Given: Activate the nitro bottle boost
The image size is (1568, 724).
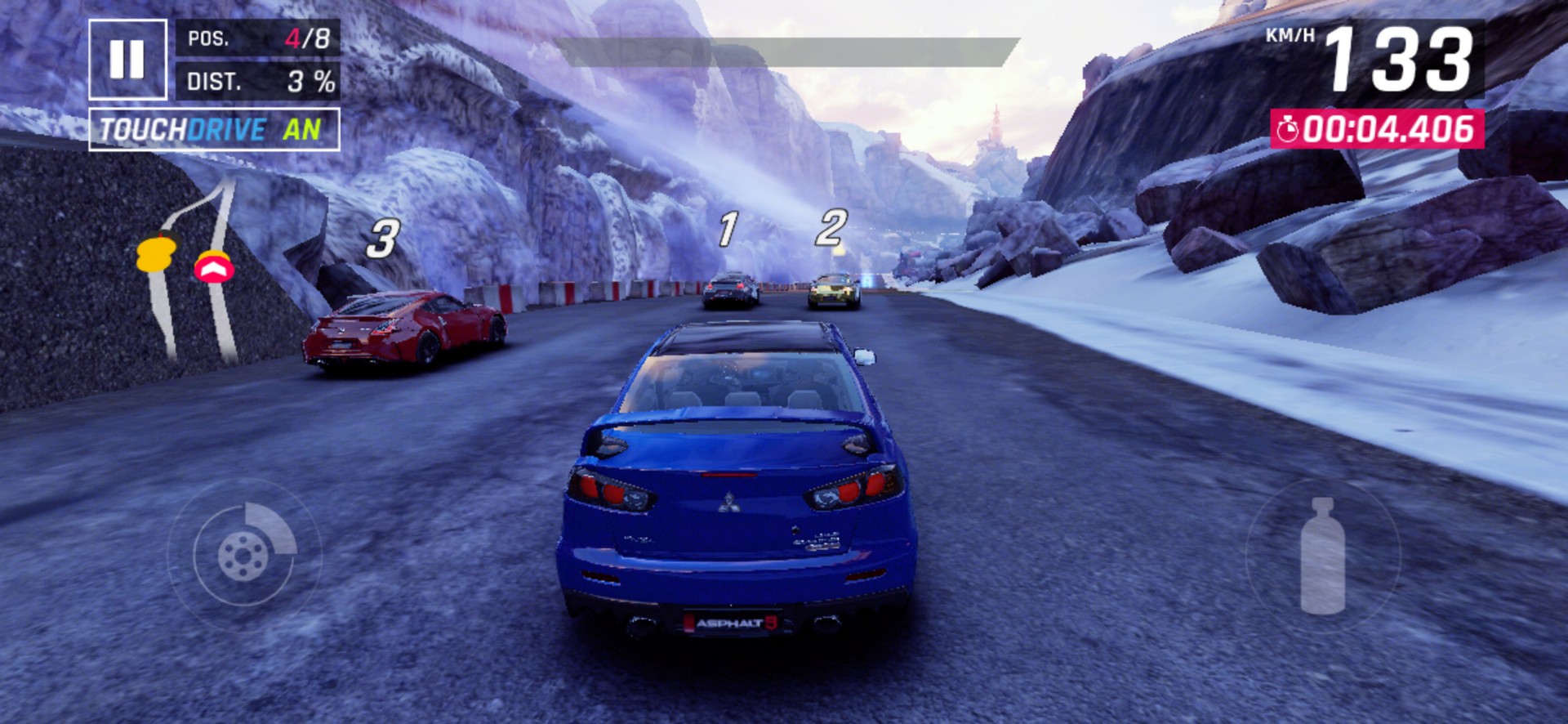Looking at the screenshot, I should click(1322, 556).
